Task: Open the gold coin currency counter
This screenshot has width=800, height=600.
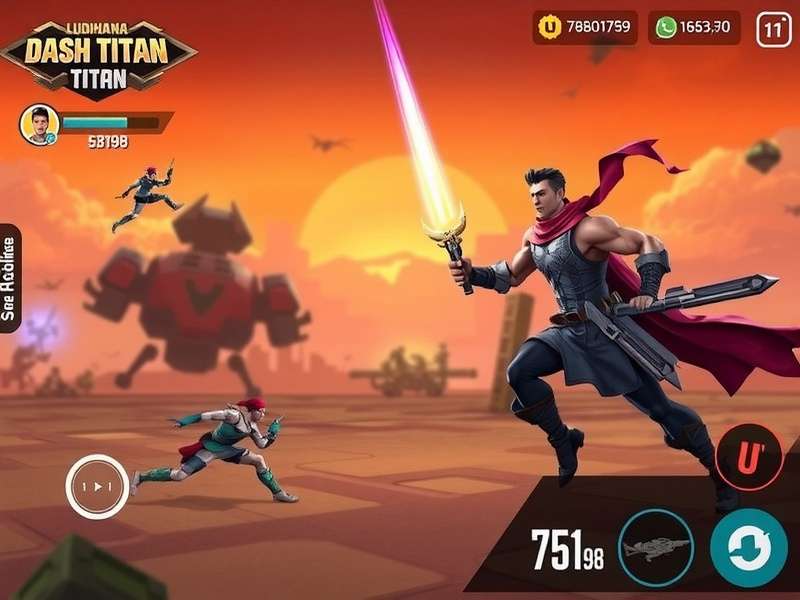Action: 585,27
